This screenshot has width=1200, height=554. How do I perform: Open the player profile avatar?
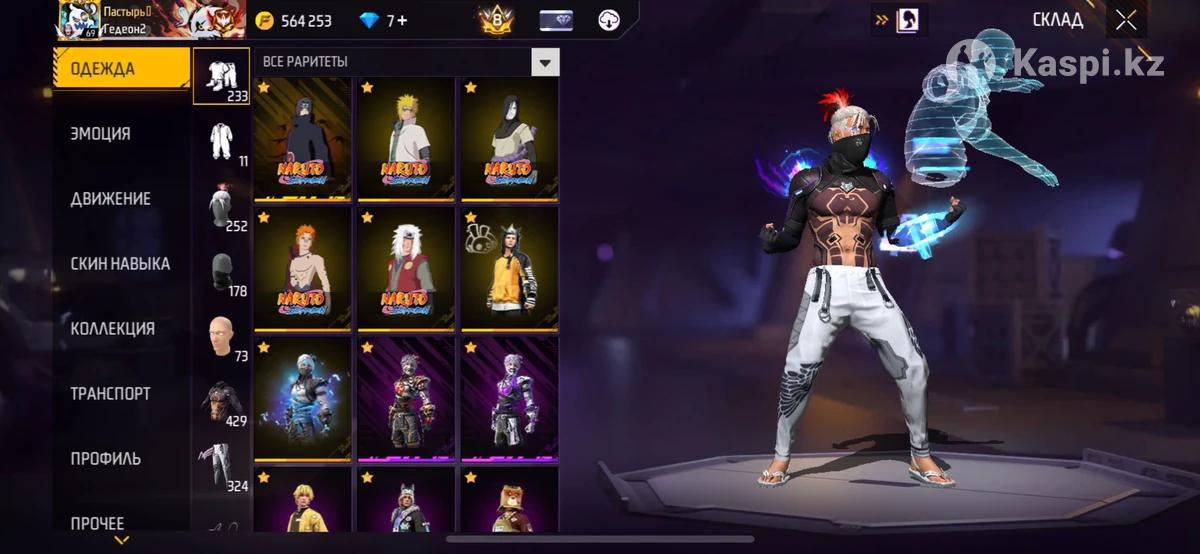click(78, 18)
